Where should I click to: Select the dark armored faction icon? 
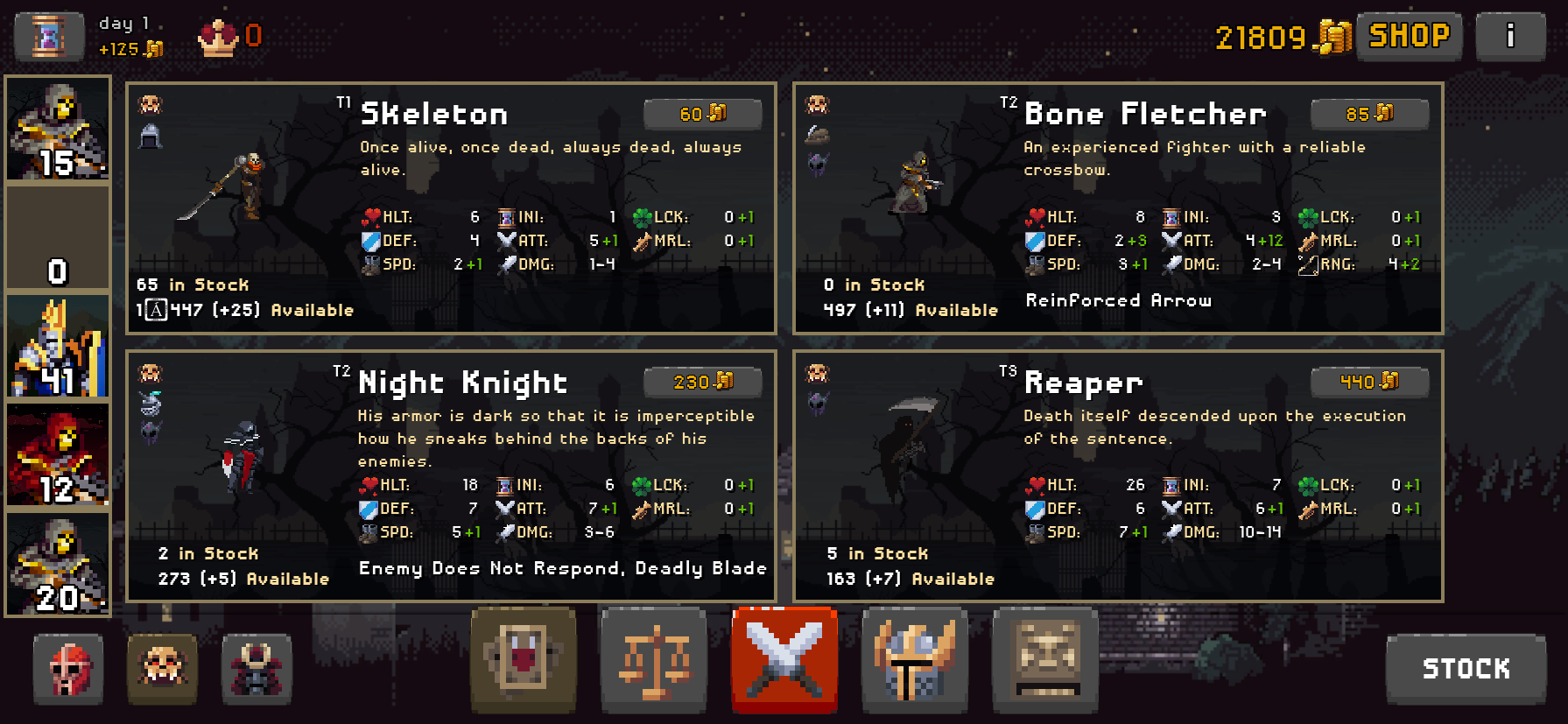coord(257,670)
